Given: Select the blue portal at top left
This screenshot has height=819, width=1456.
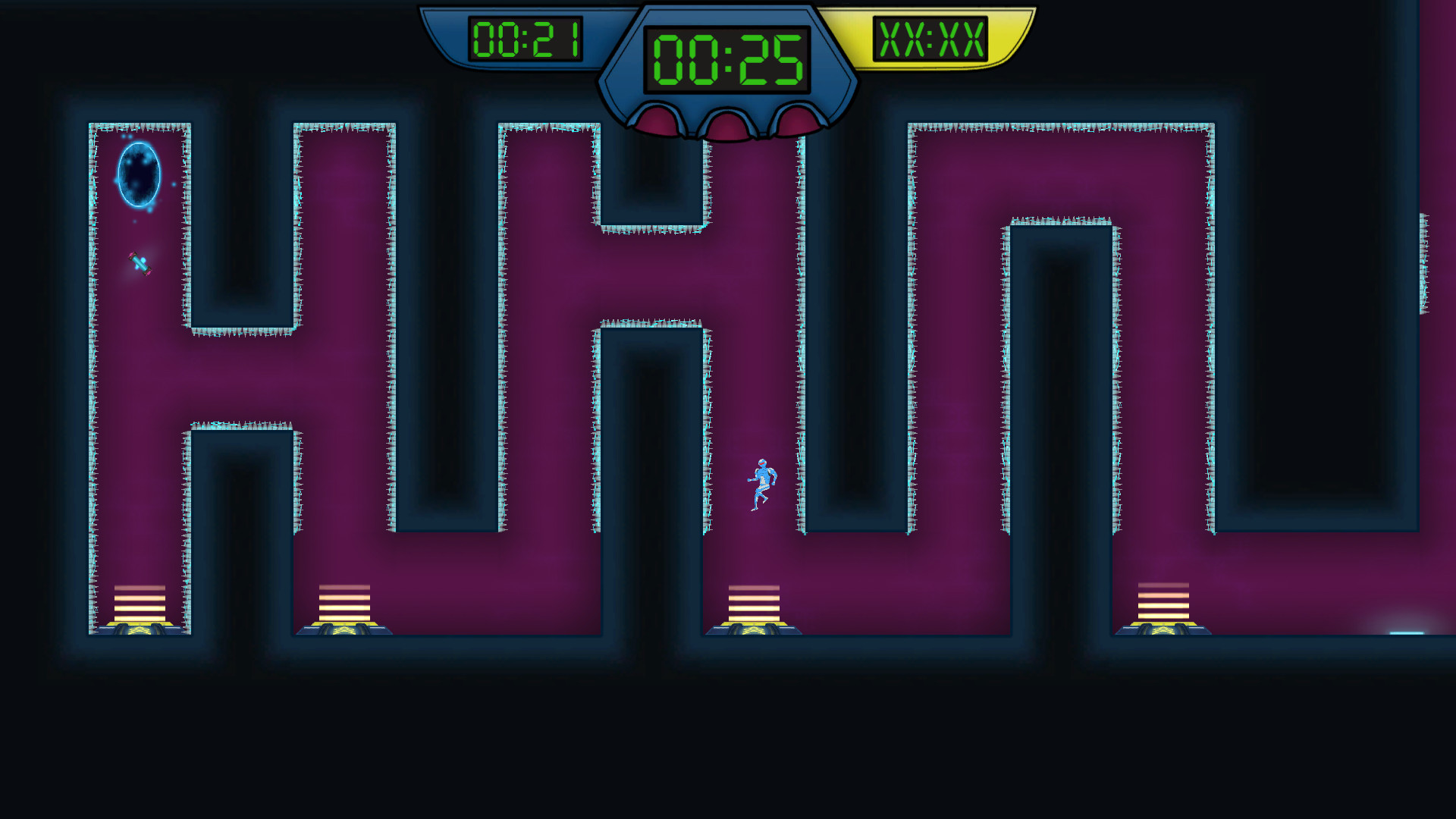Looking at the screenshot, I should coord(140,176).
